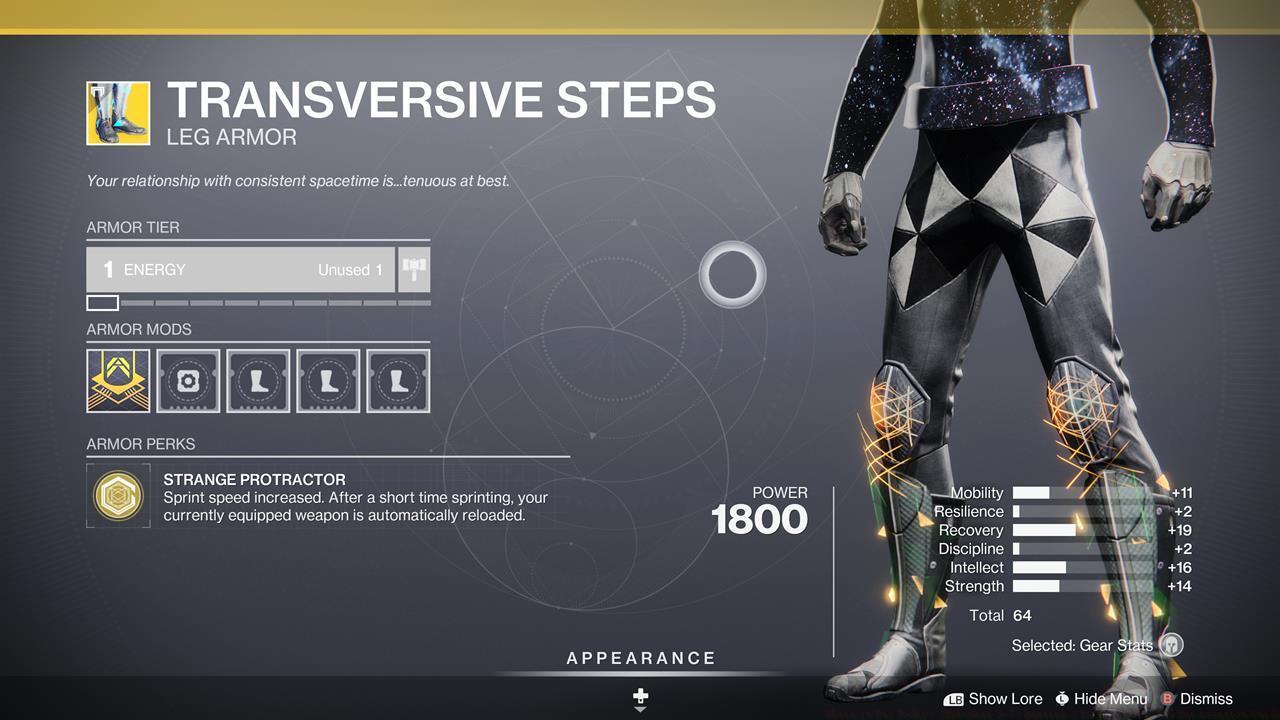1280x720 pixels.
Task: Select the first energy tier segment
Action: [x=103, y=302]
